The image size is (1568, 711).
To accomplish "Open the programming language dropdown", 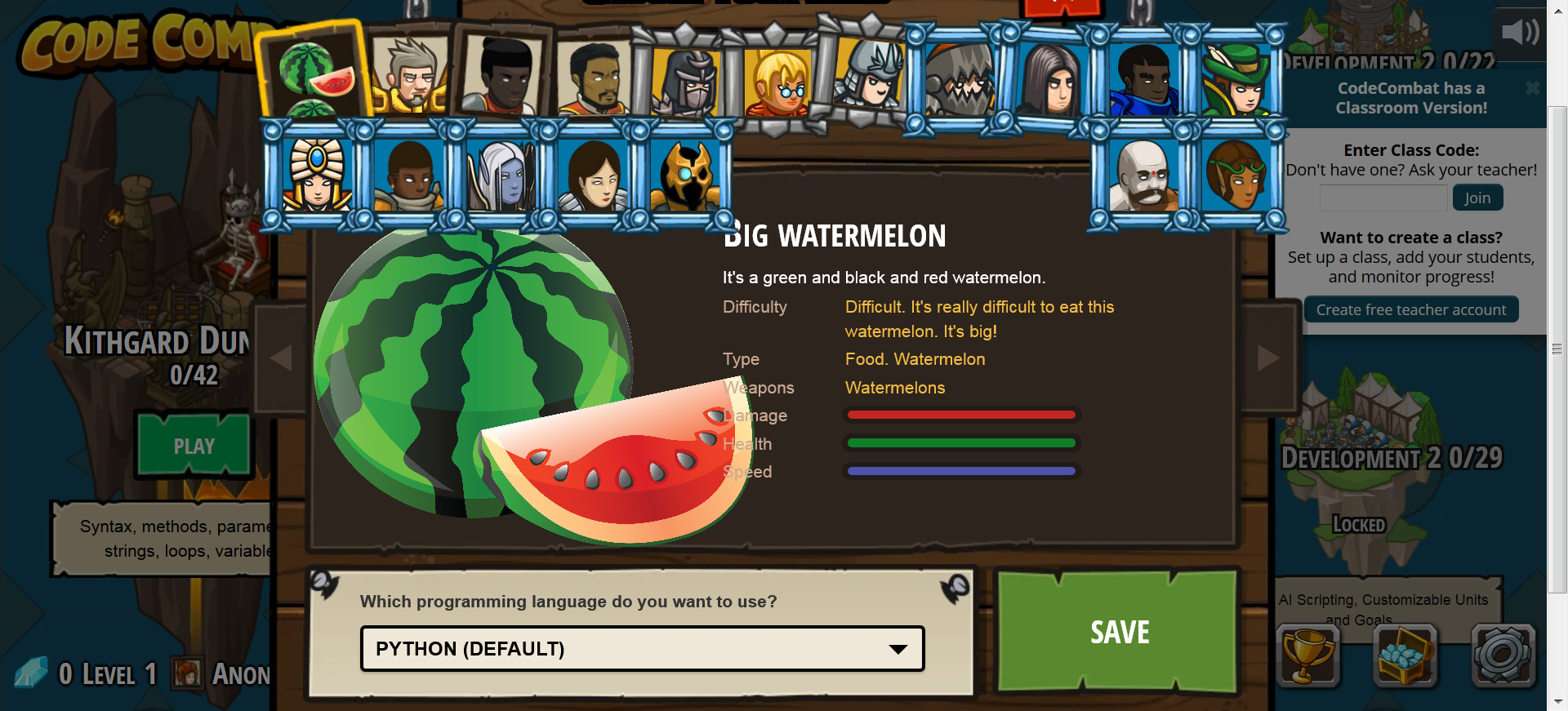I will tap(642, 649).
